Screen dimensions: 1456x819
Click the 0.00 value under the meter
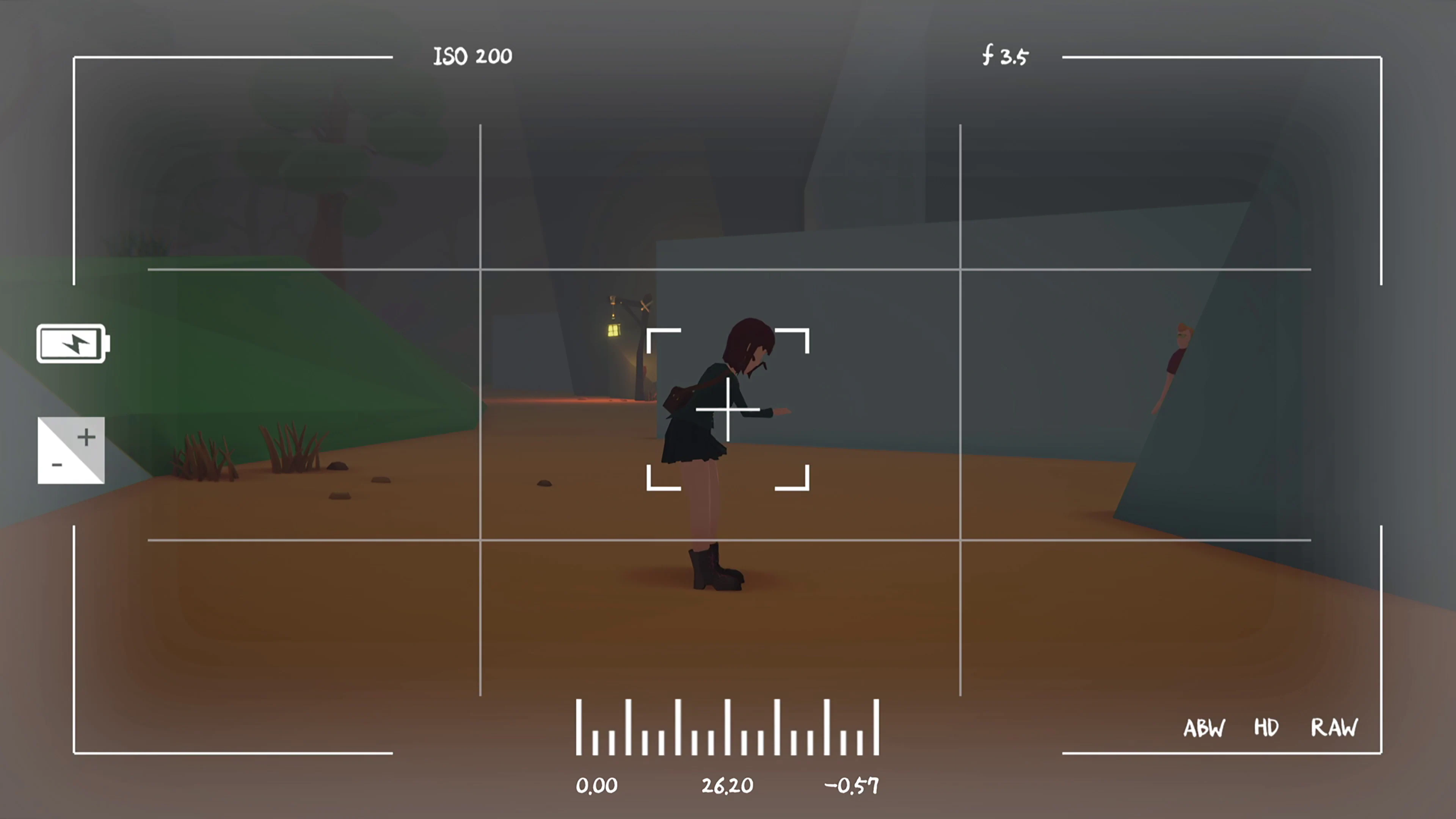598,786
